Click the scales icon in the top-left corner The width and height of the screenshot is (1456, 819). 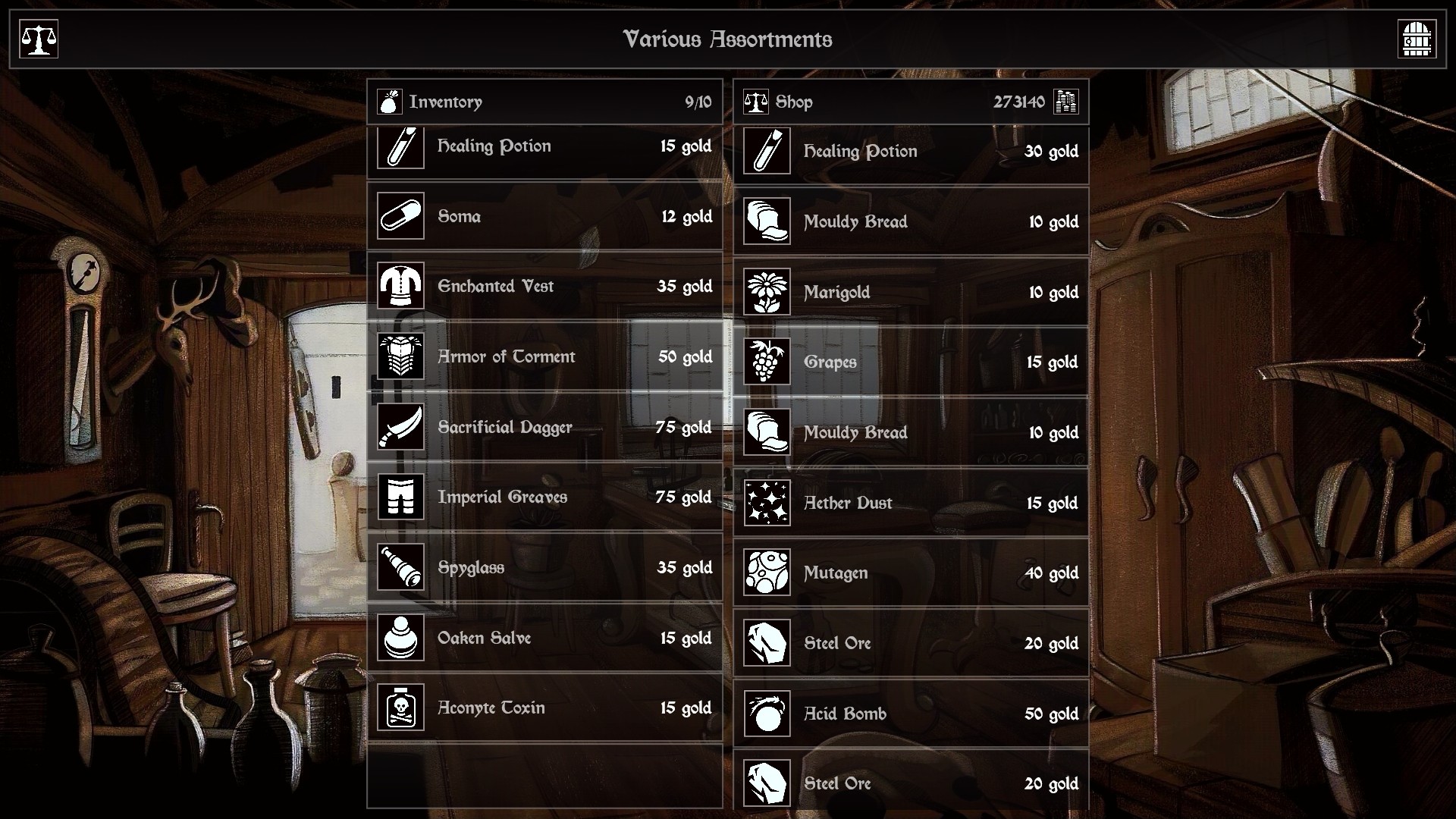[38, 39]
